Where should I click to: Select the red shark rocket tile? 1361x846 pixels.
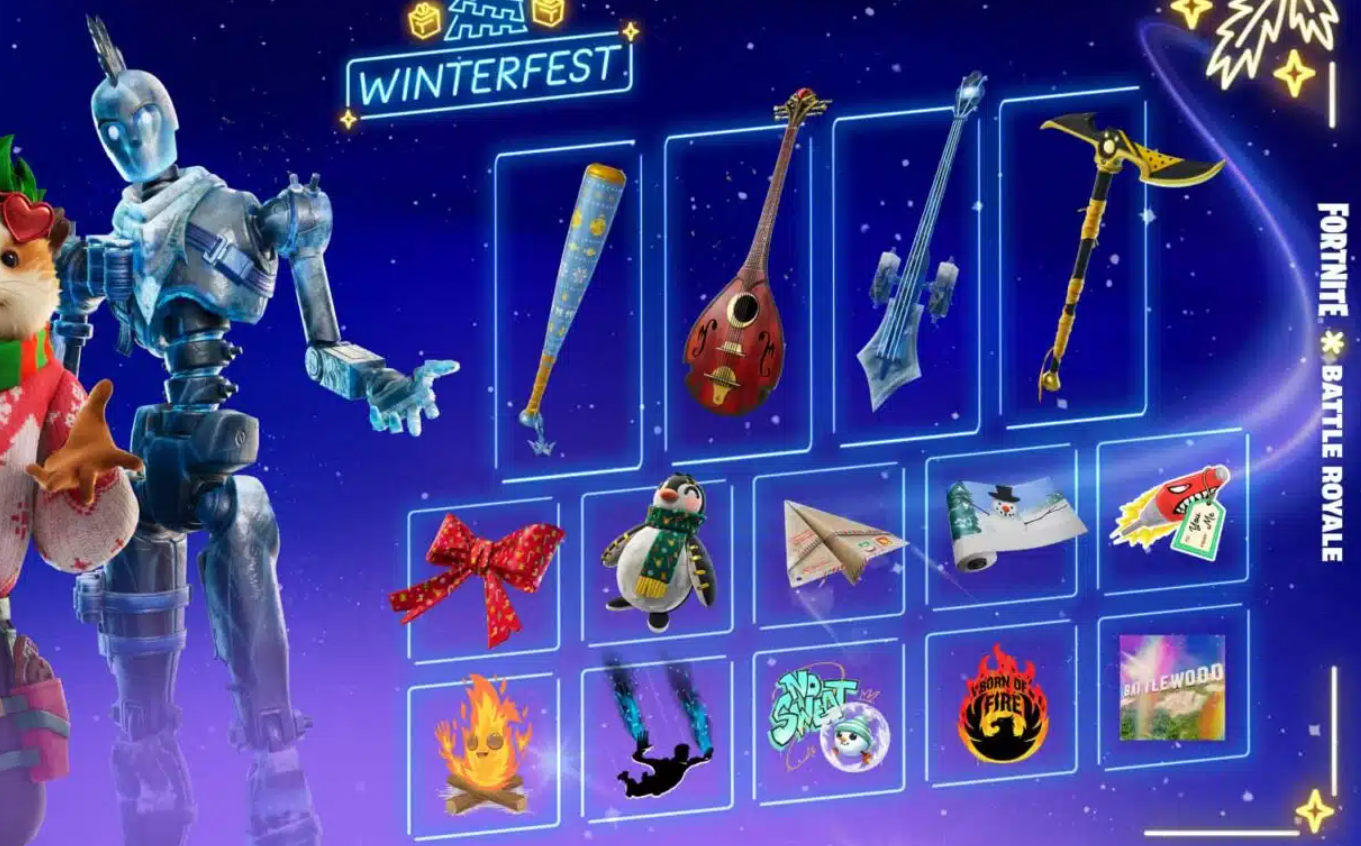[x=1172, y=510]
